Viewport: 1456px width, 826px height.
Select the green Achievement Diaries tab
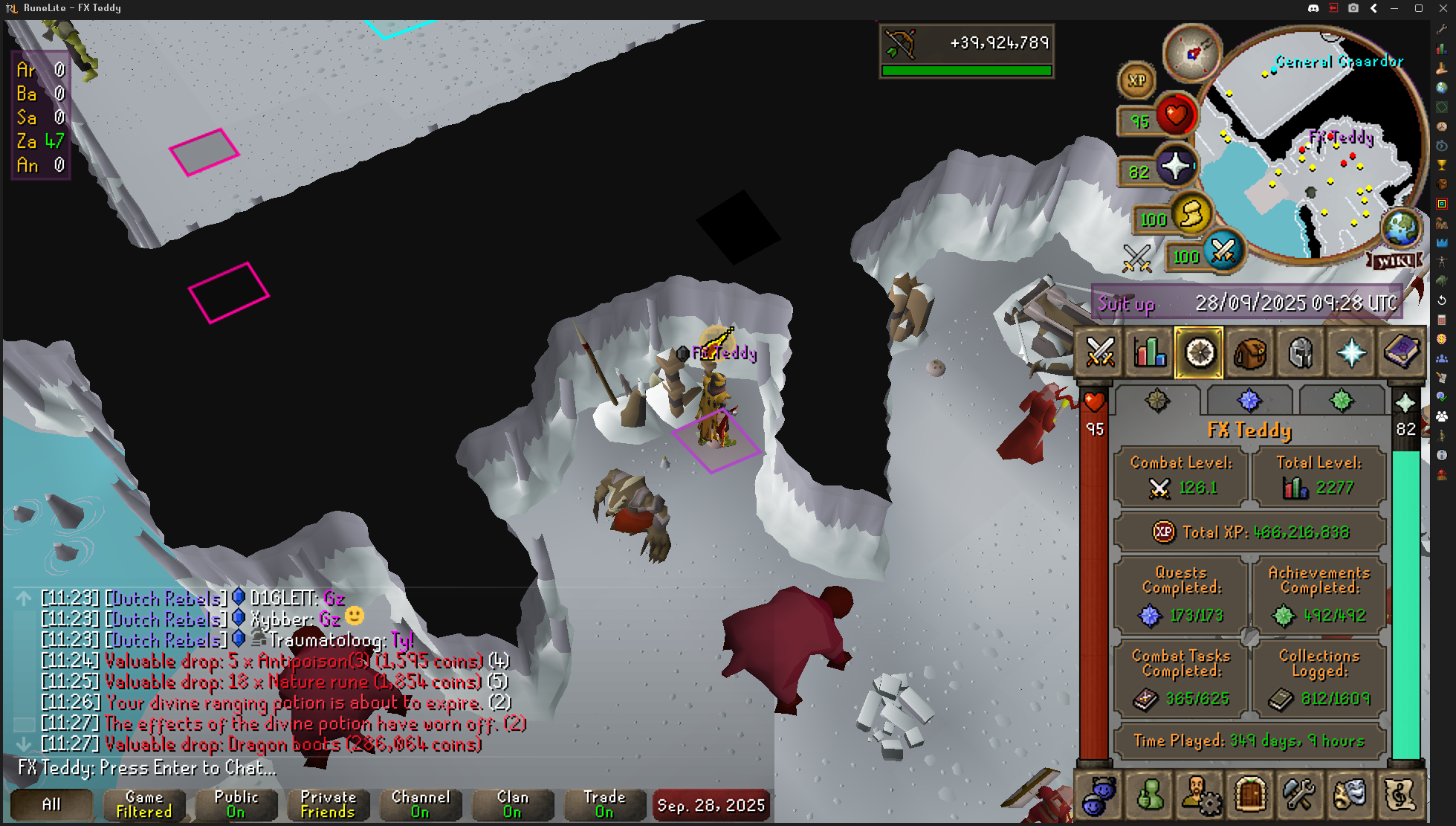[1341, 401]
